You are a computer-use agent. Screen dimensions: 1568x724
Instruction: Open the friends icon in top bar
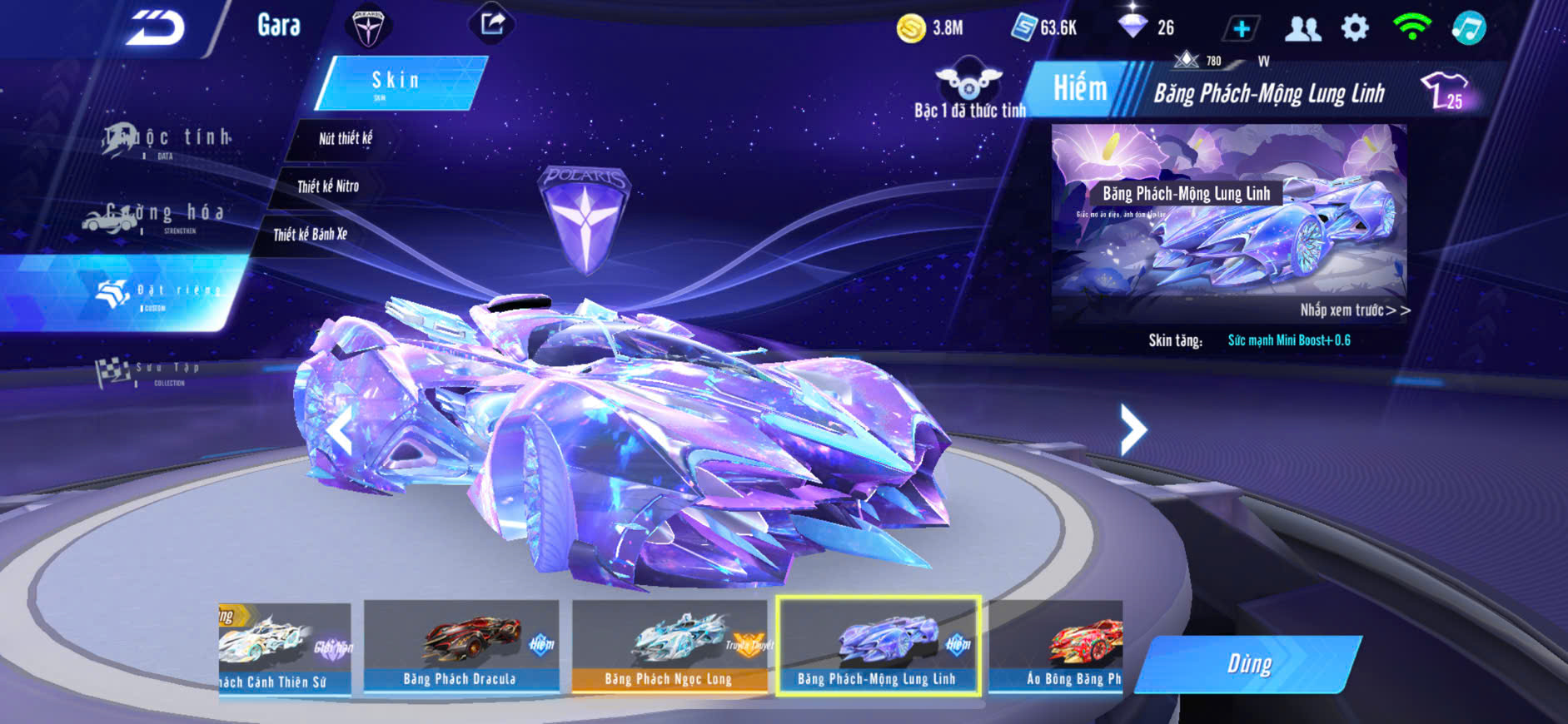pyautogui.click(x=1302, y=29)
